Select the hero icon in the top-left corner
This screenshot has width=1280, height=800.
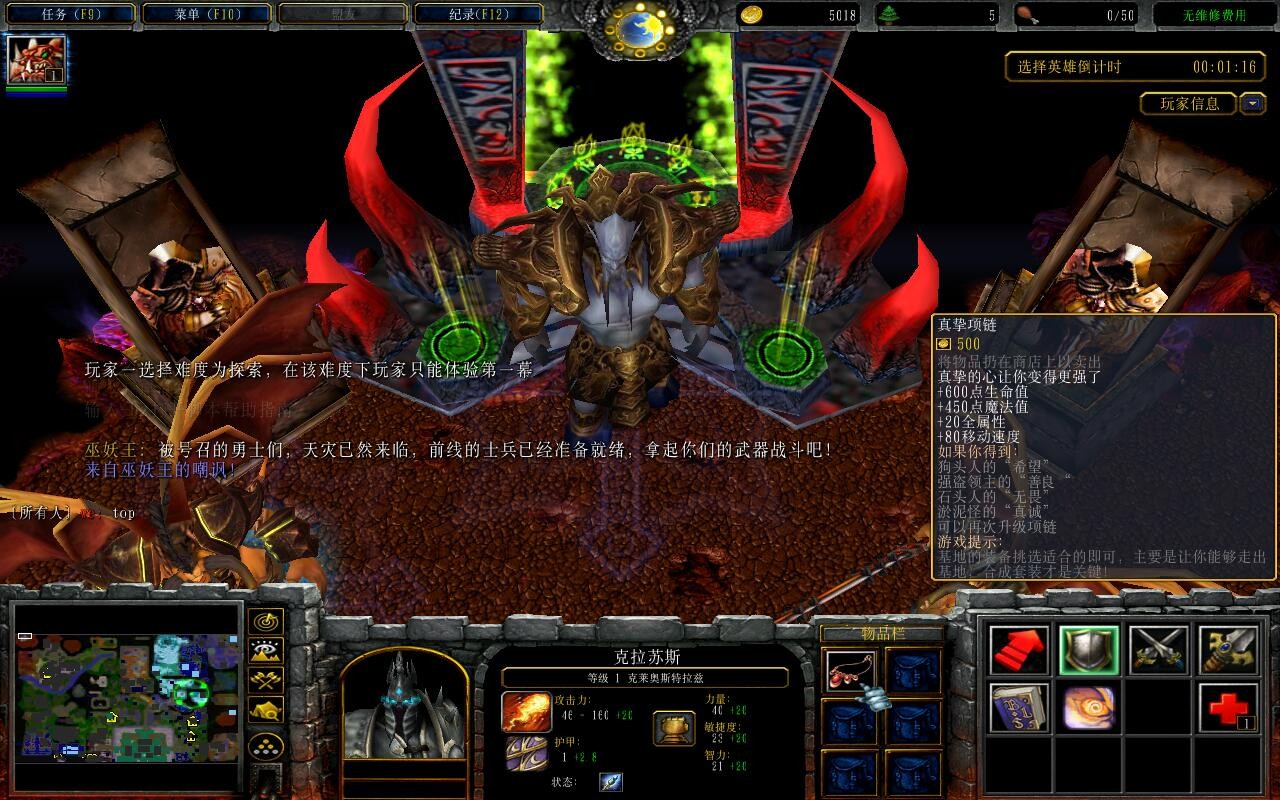36,59
